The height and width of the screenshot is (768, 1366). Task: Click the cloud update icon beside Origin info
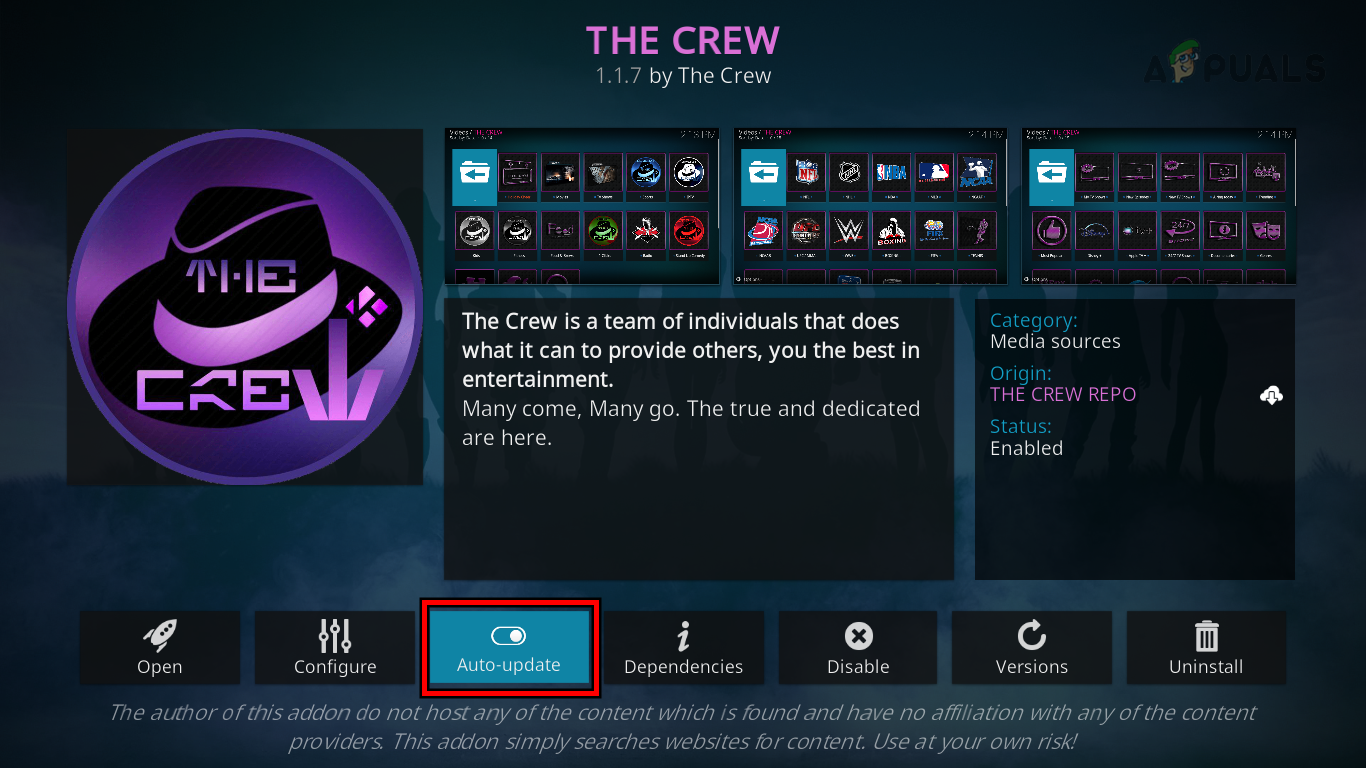[x=1270, y=394]
